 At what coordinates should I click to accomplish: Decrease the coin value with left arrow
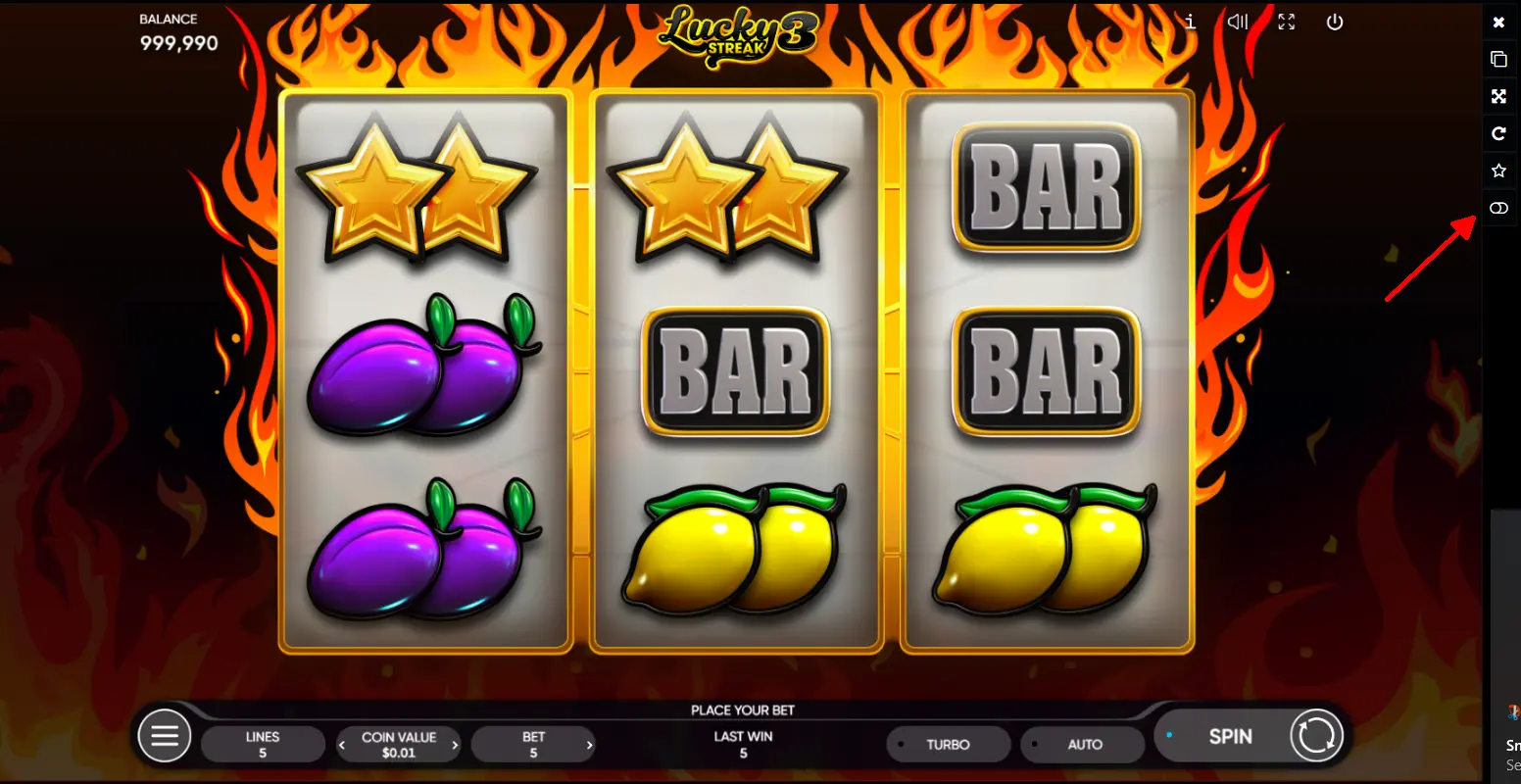(x=342, y=745)
